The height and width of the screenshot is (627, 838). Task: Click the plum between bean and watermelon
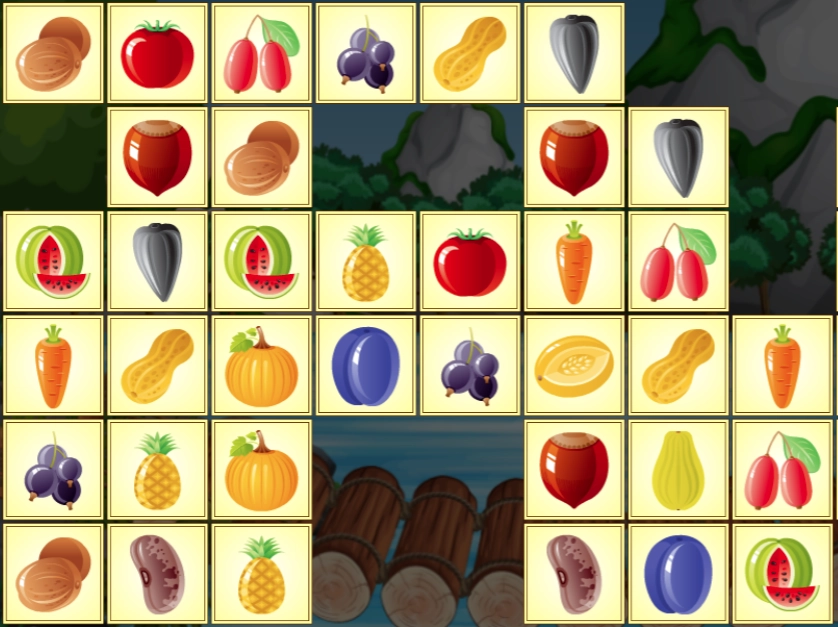678,574
